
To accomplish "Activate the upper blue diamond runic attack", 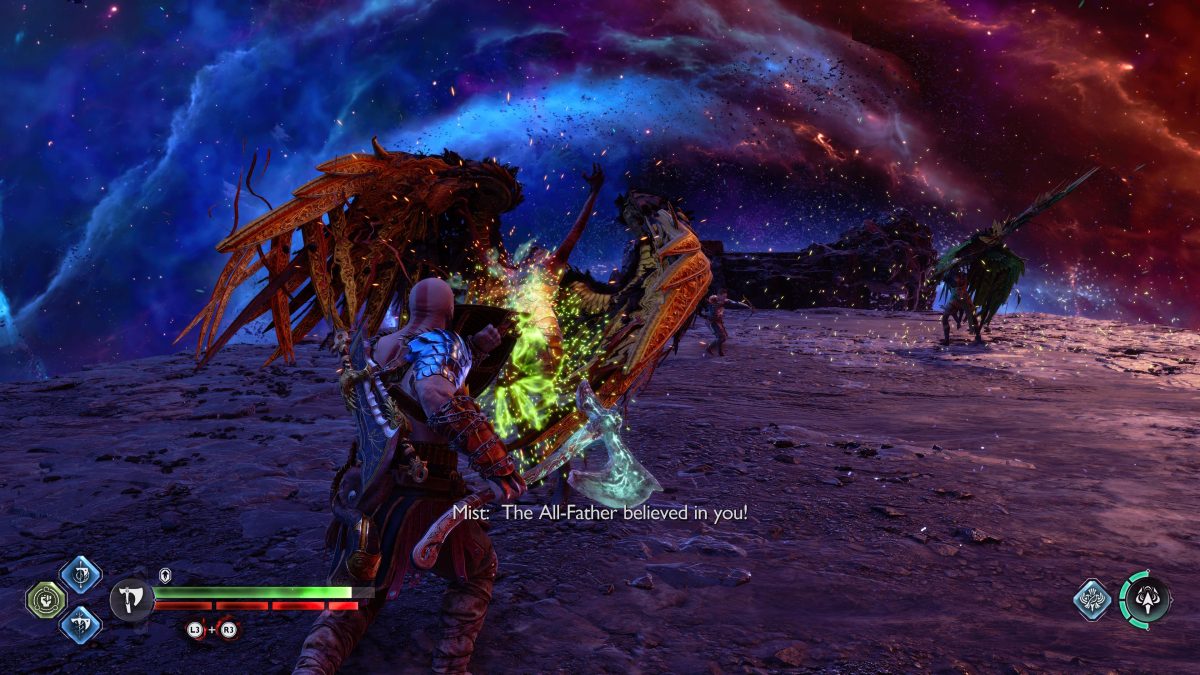I will pos(80,575).
